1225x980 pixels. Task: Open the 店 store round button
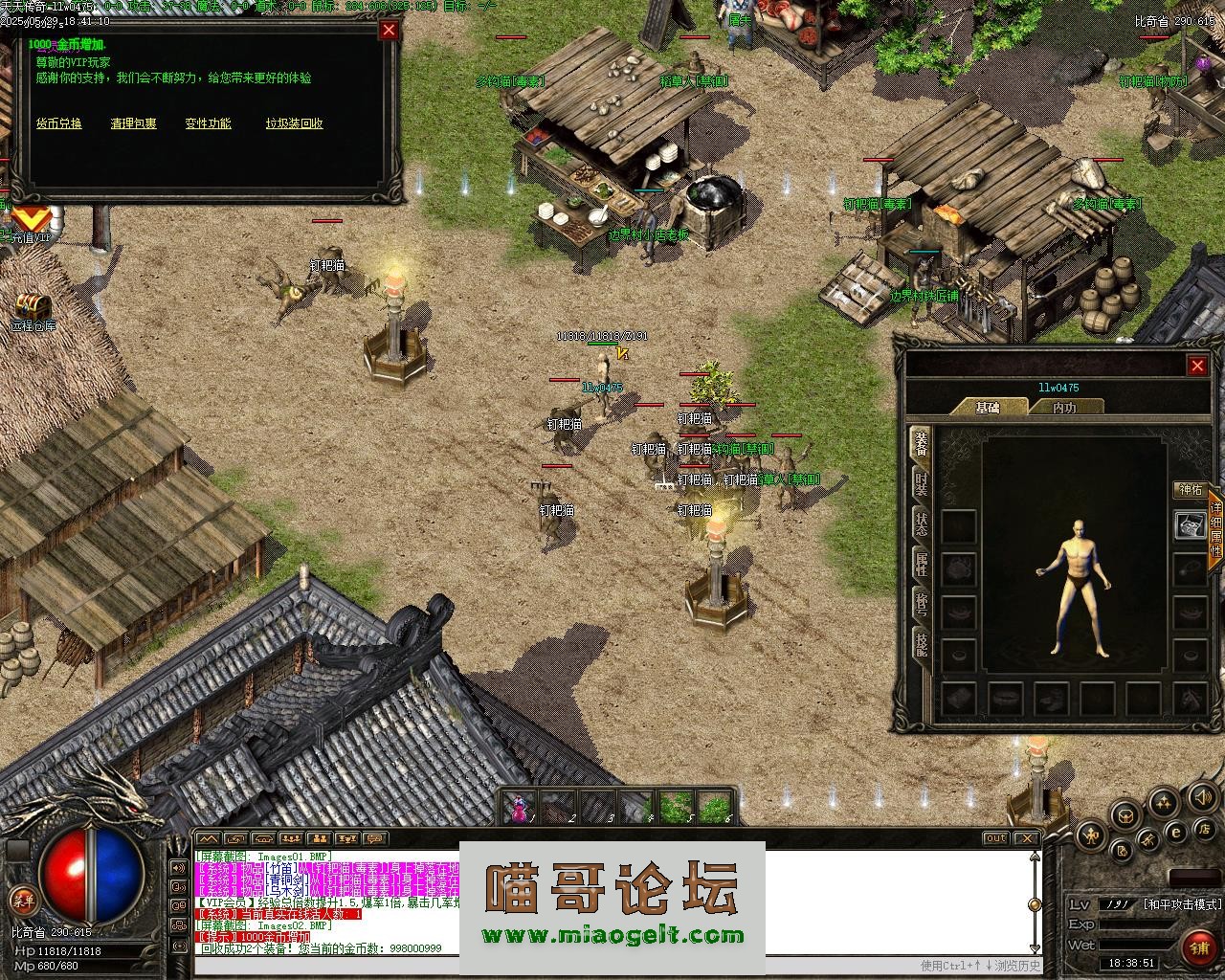coord(1205,829)
